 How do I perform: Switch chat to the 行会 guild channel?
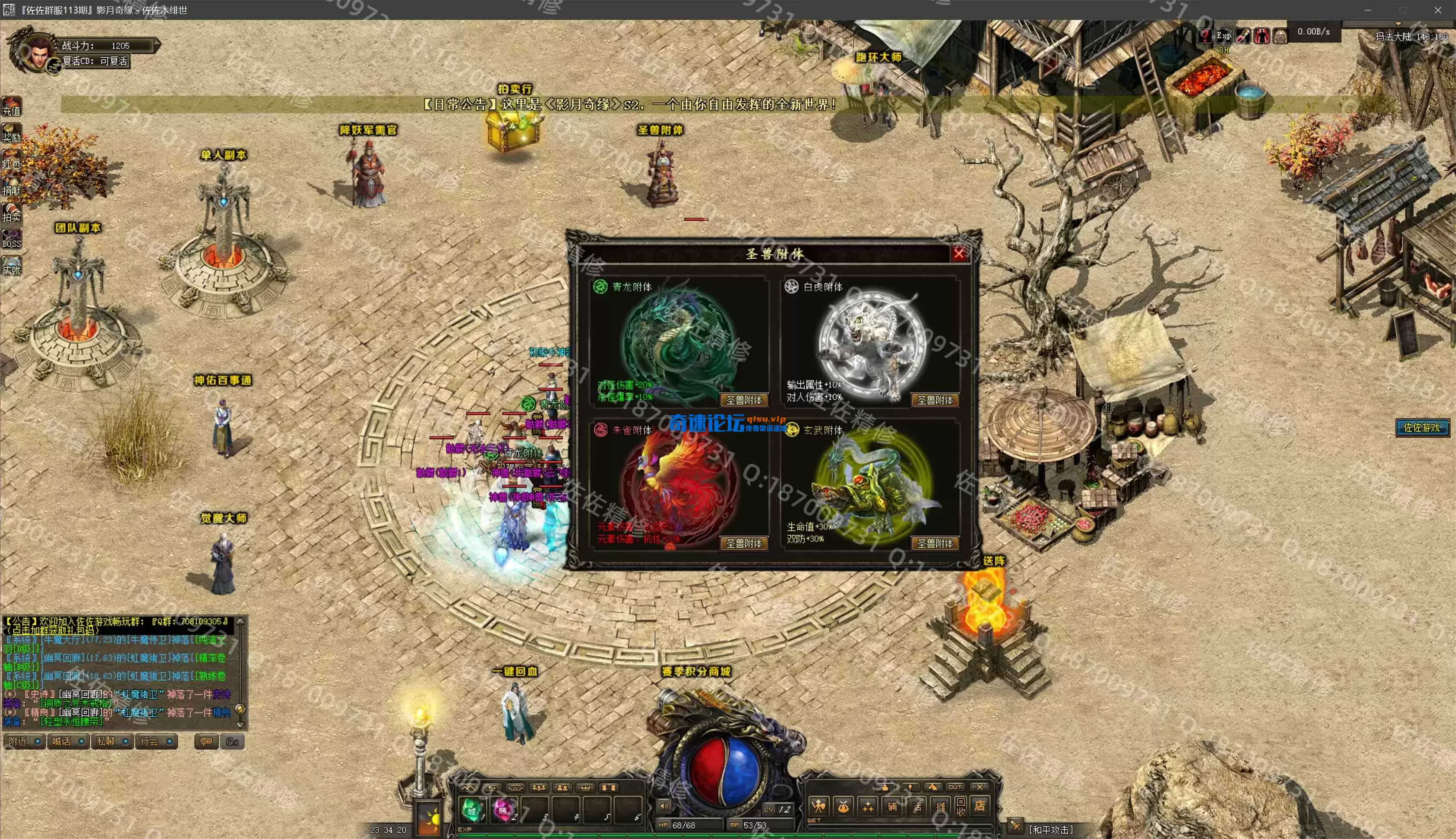click(156, 741)
